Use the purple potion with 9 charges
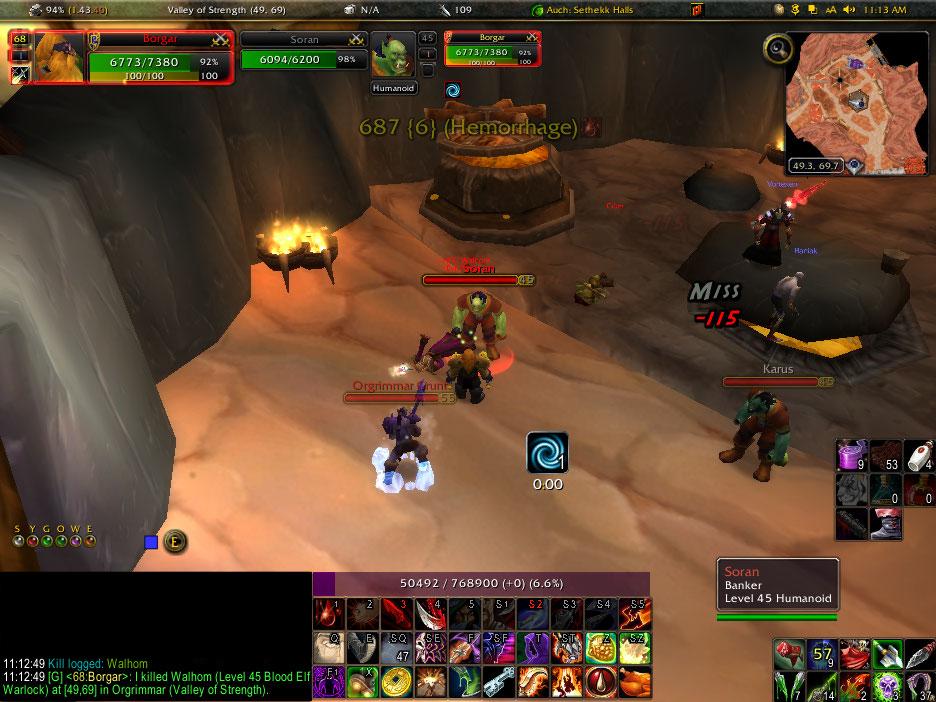This screenshot has height=702, width=936. point(852,456)
